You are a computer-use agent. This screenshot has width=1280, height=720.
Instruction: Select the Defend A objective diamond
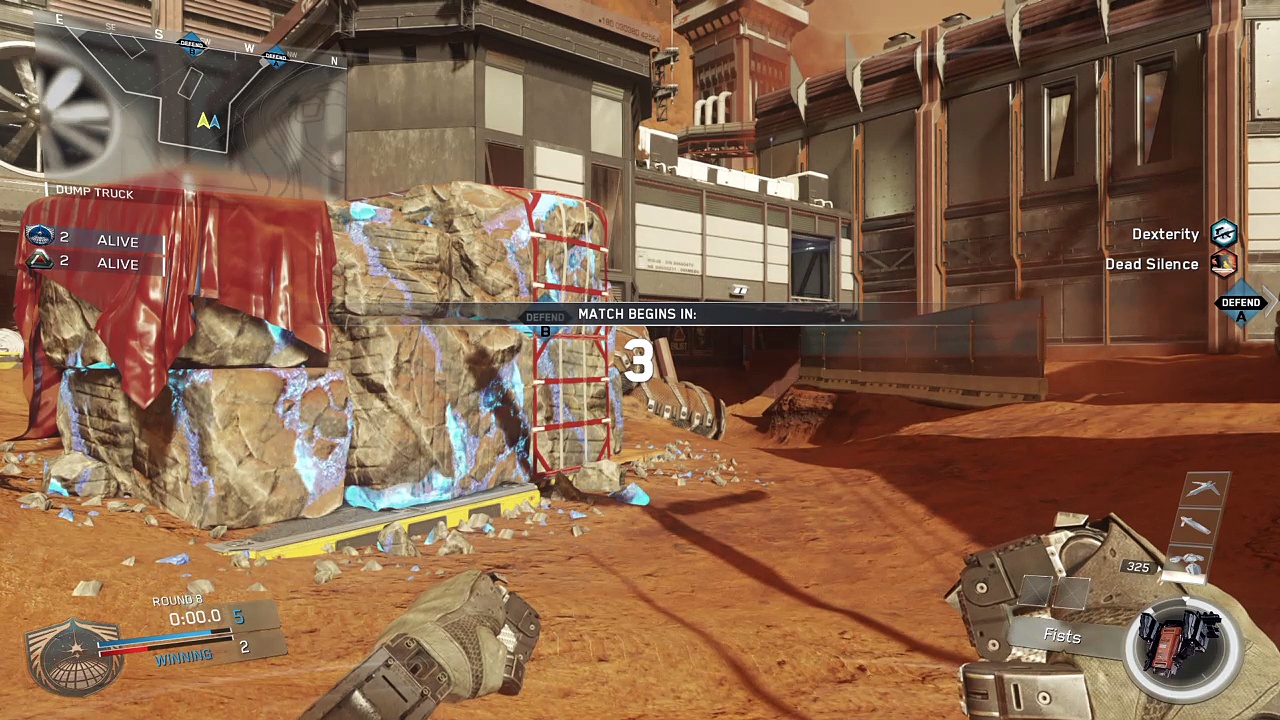point(1241,303)
